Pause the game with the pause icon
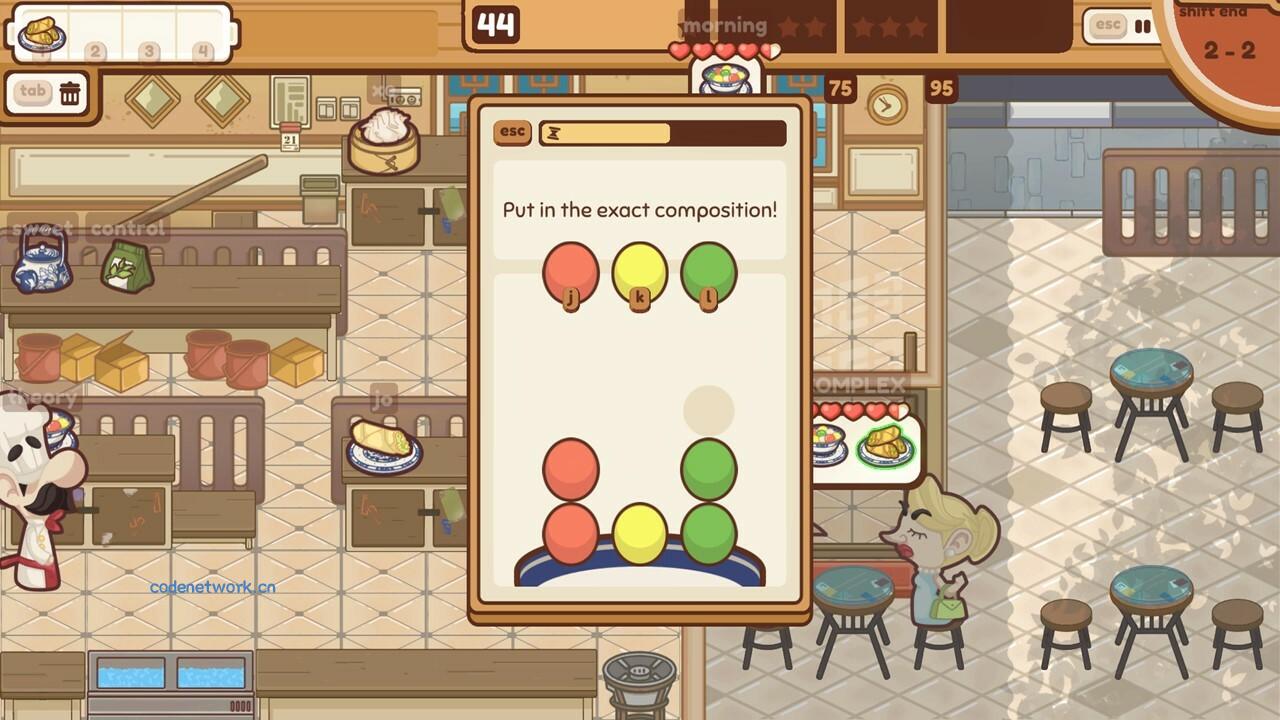The image size is (1280, 720). [1142, 26]
